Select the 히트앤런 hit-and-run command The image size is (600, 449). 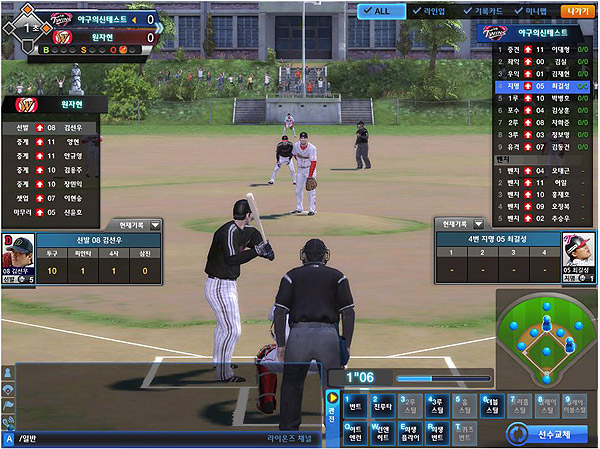tap(353, 434)
